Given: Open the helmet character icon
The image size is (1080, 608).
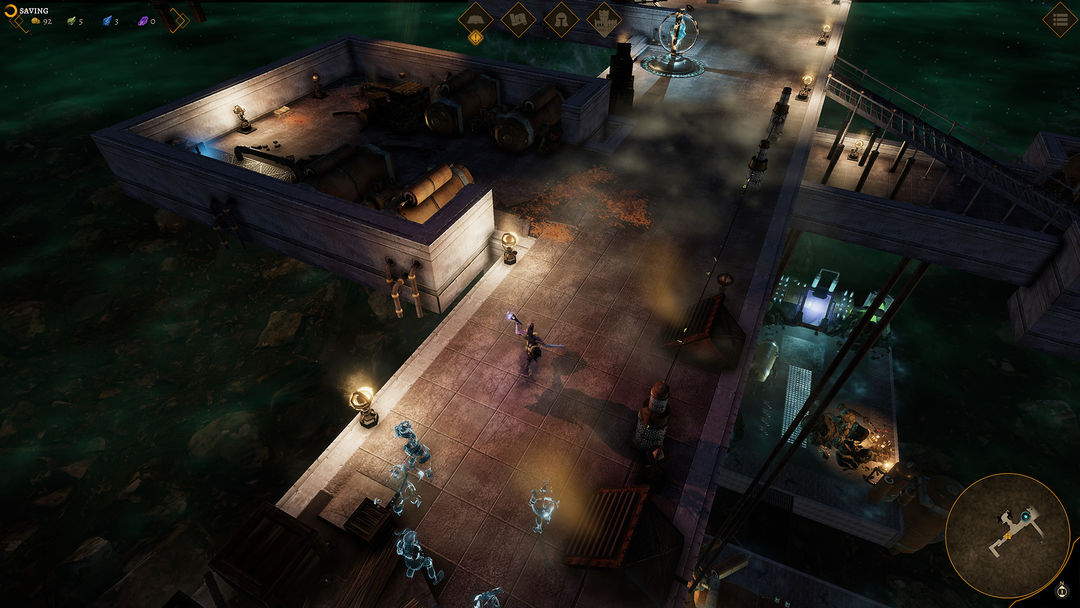Looking at the screenshot, I should (561, 19).
